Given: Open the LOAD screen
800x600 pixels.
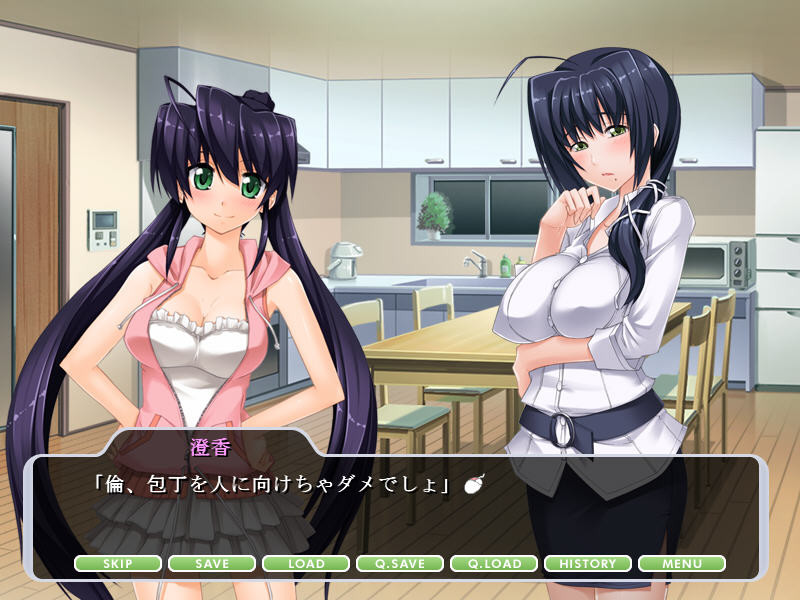Looking at the screenshot, I should (x=306, y=564).
